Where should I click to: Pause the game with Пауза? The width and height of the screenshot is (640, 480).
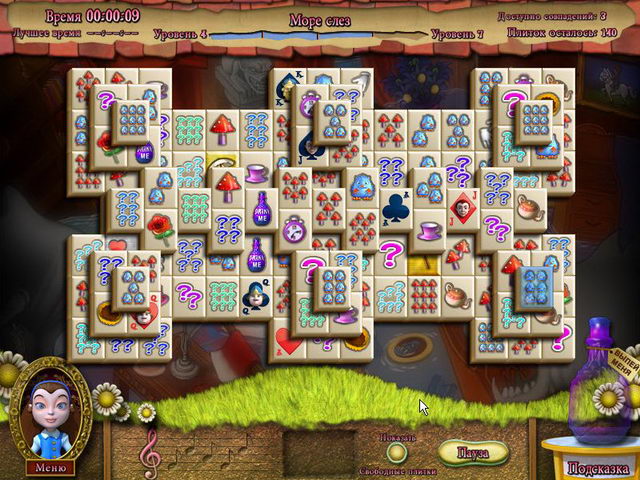tap(472, 452)
